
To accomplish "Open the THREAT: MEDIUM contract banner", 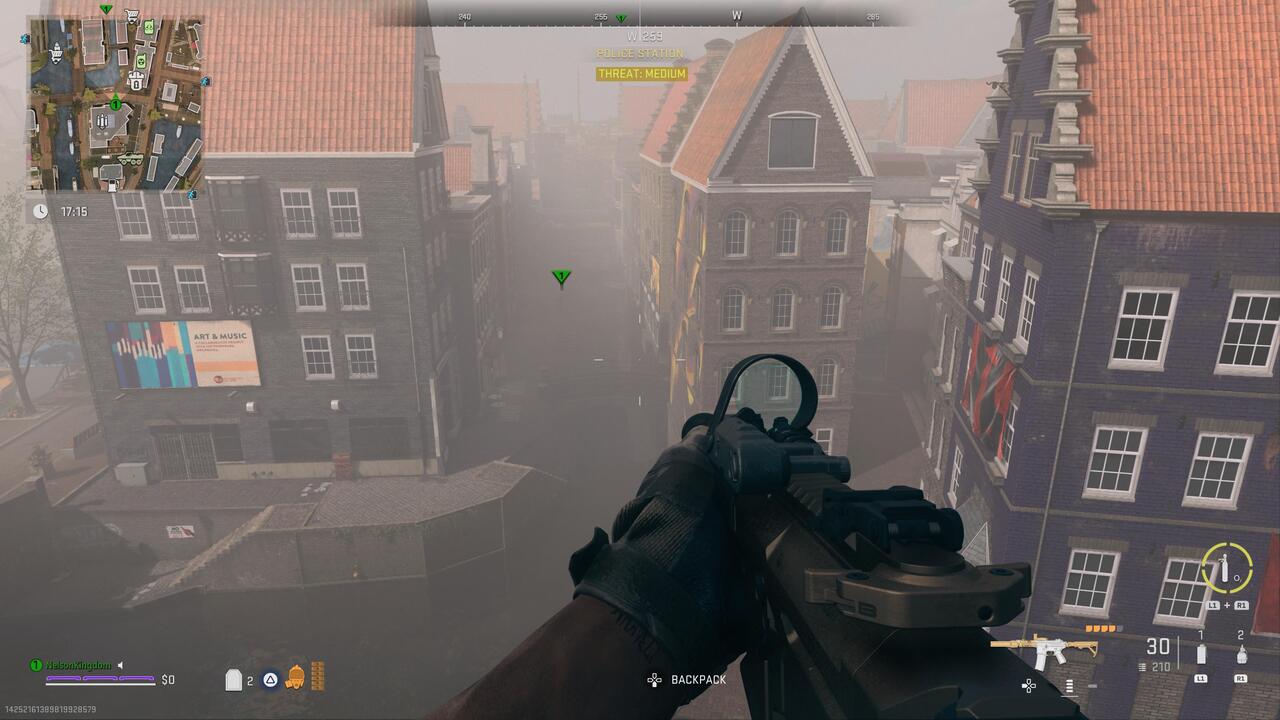I will tap(640, 73).
